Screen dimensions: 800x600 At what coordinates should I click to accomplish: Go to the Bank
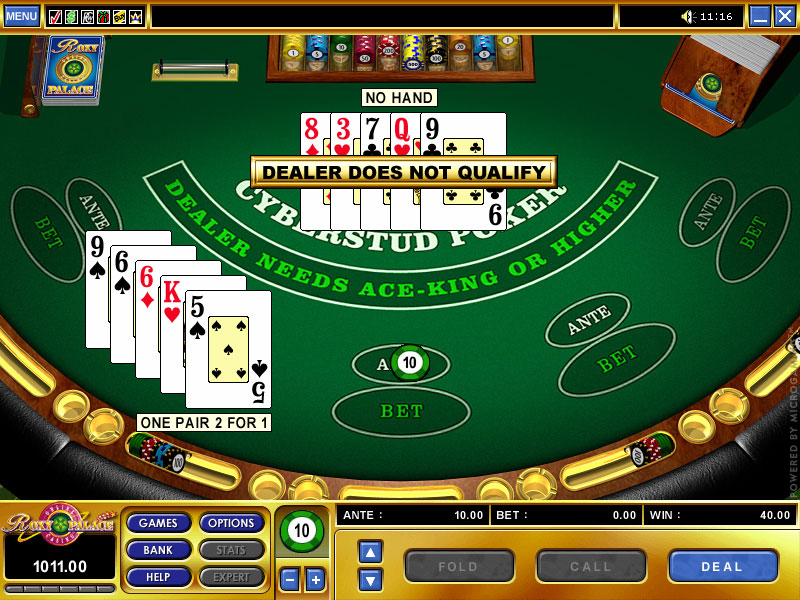[158, 549]
